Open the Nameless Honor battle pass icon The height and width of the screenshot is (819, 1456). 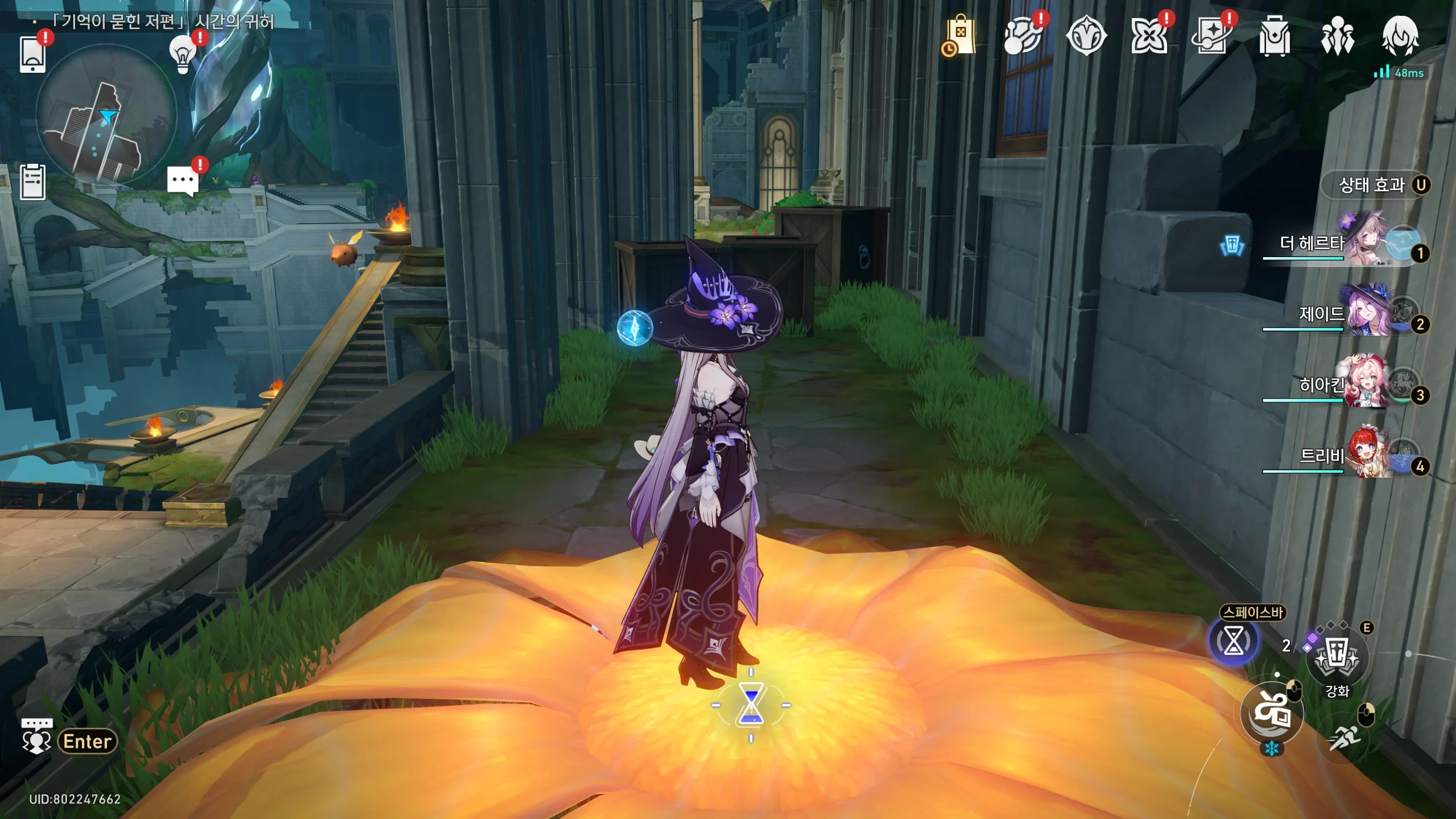tap(1086, 36)
